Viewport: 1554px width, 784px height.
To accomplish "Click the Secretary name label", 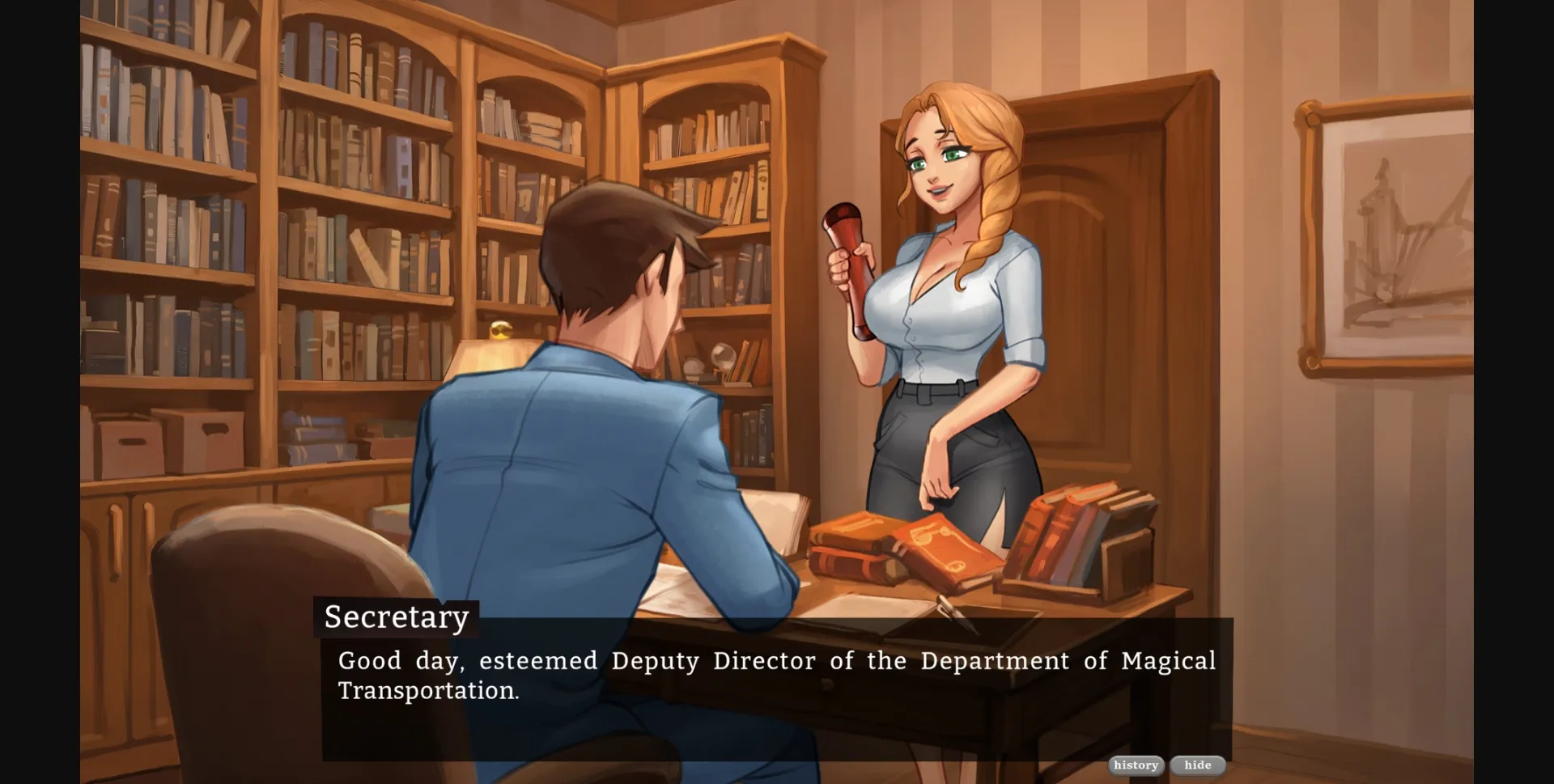I will point(395,617).
